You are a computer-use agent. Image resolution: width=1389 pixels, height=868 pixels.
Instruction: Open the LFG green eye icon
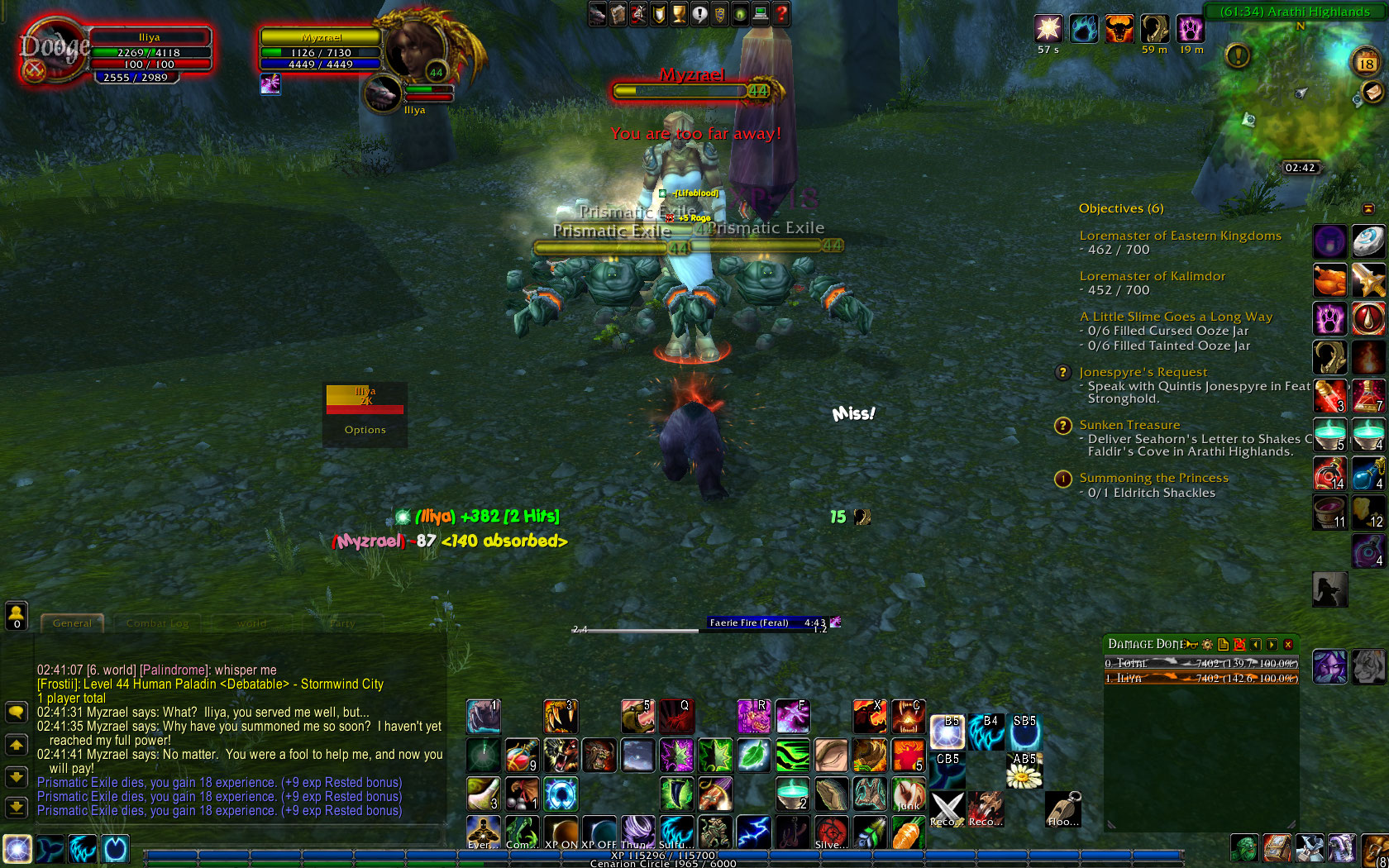[x=738, y=13]
